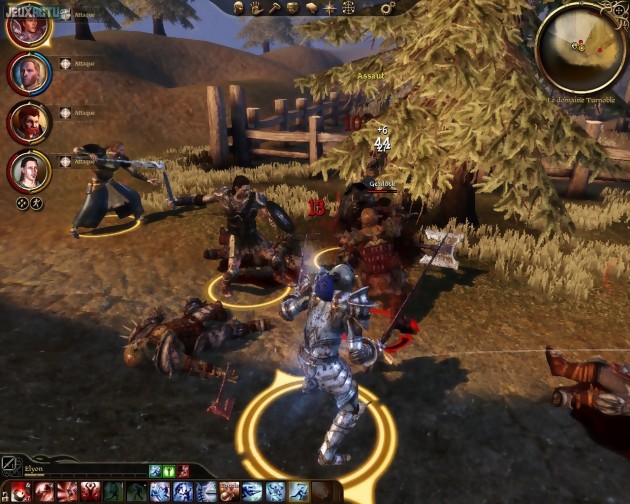
Task: Click the circular minimap
Action: click(x=583, y=47)
